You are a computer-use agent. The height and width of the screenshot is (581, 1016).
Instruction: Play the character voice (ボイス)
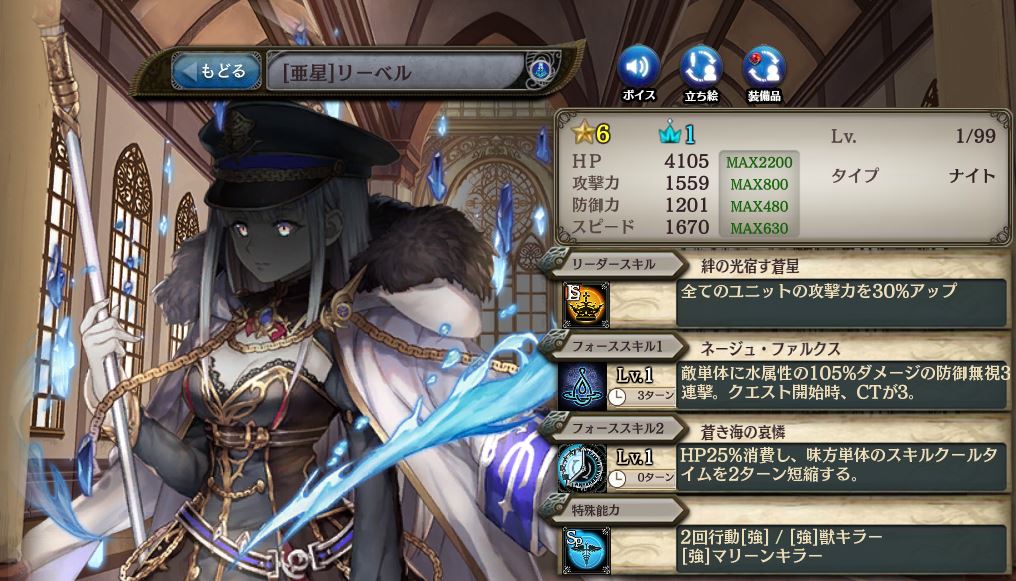point(639,68)
